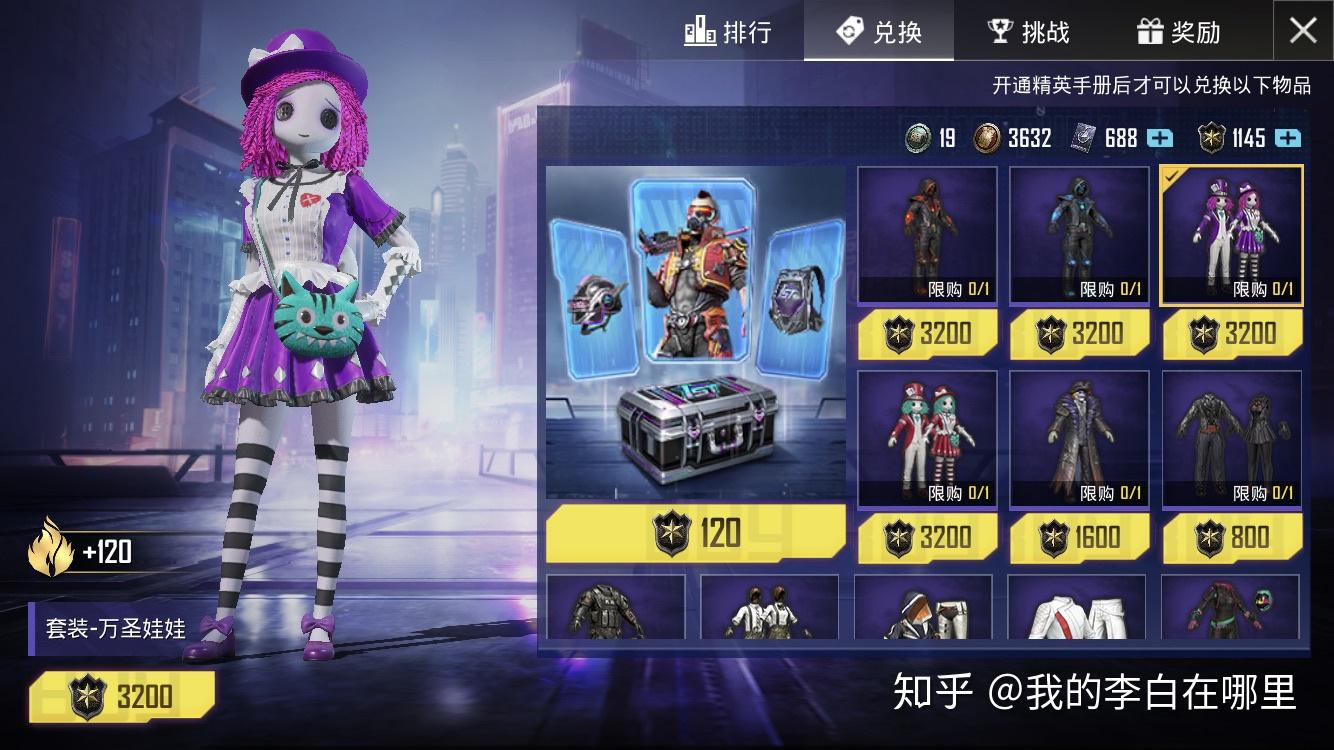Click the 1600 price button under trench coat
The height and width of the screenshot is (750, 1334).
tap(1079, 539)
